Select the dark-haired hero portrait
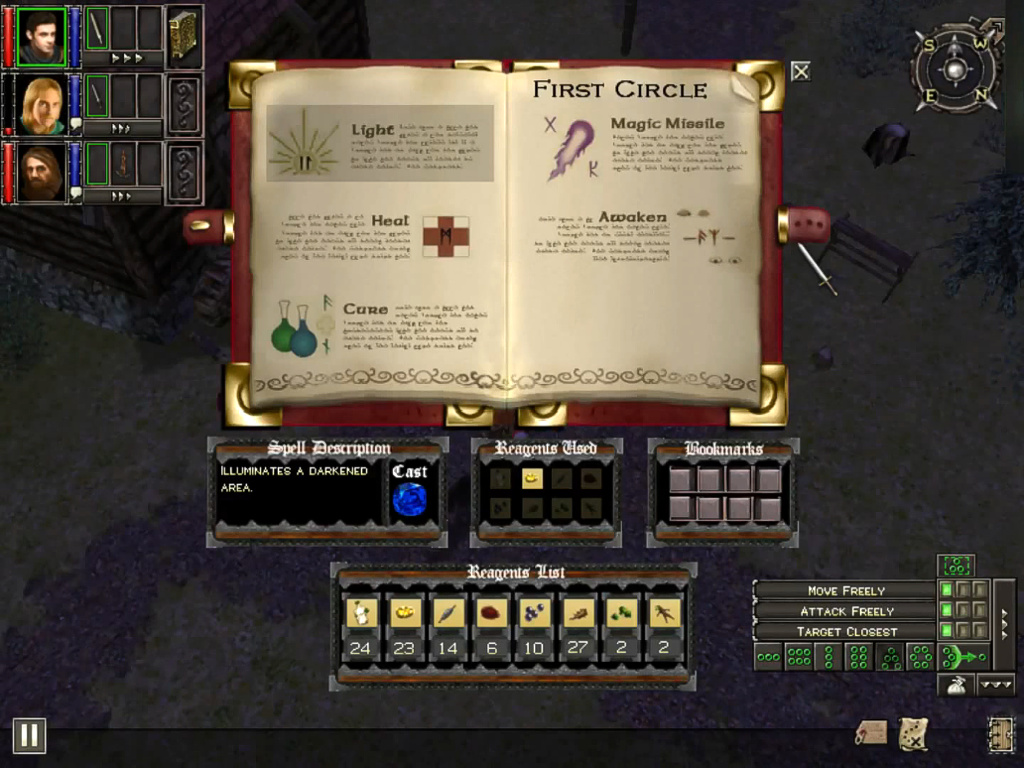The height and width of the screenshot is (768, 1024). pyautogui.click(x=41, y=37)
